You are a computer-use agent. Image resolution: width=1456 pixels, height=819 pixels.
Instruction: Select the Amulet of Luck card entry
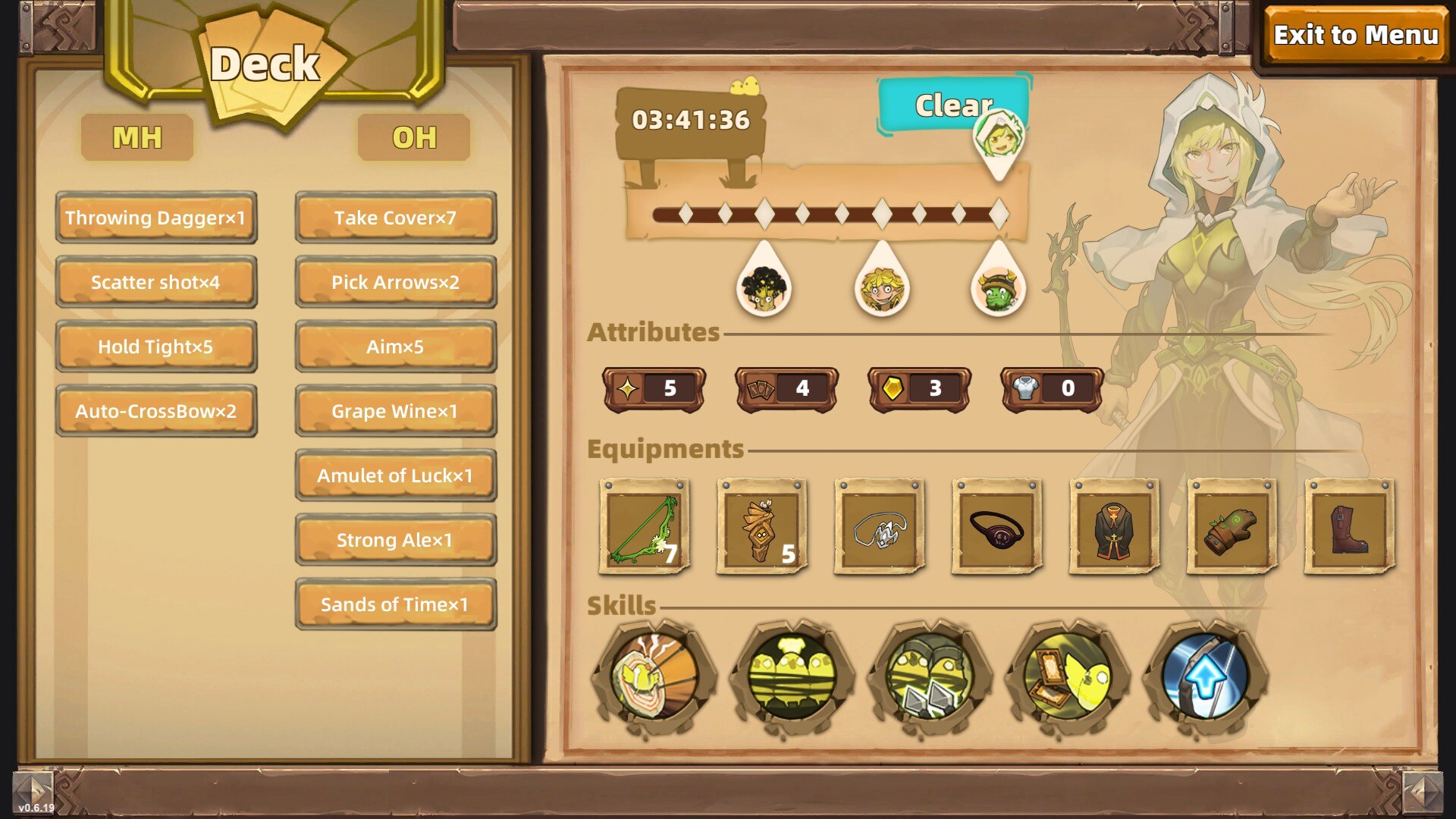point(395,475)
